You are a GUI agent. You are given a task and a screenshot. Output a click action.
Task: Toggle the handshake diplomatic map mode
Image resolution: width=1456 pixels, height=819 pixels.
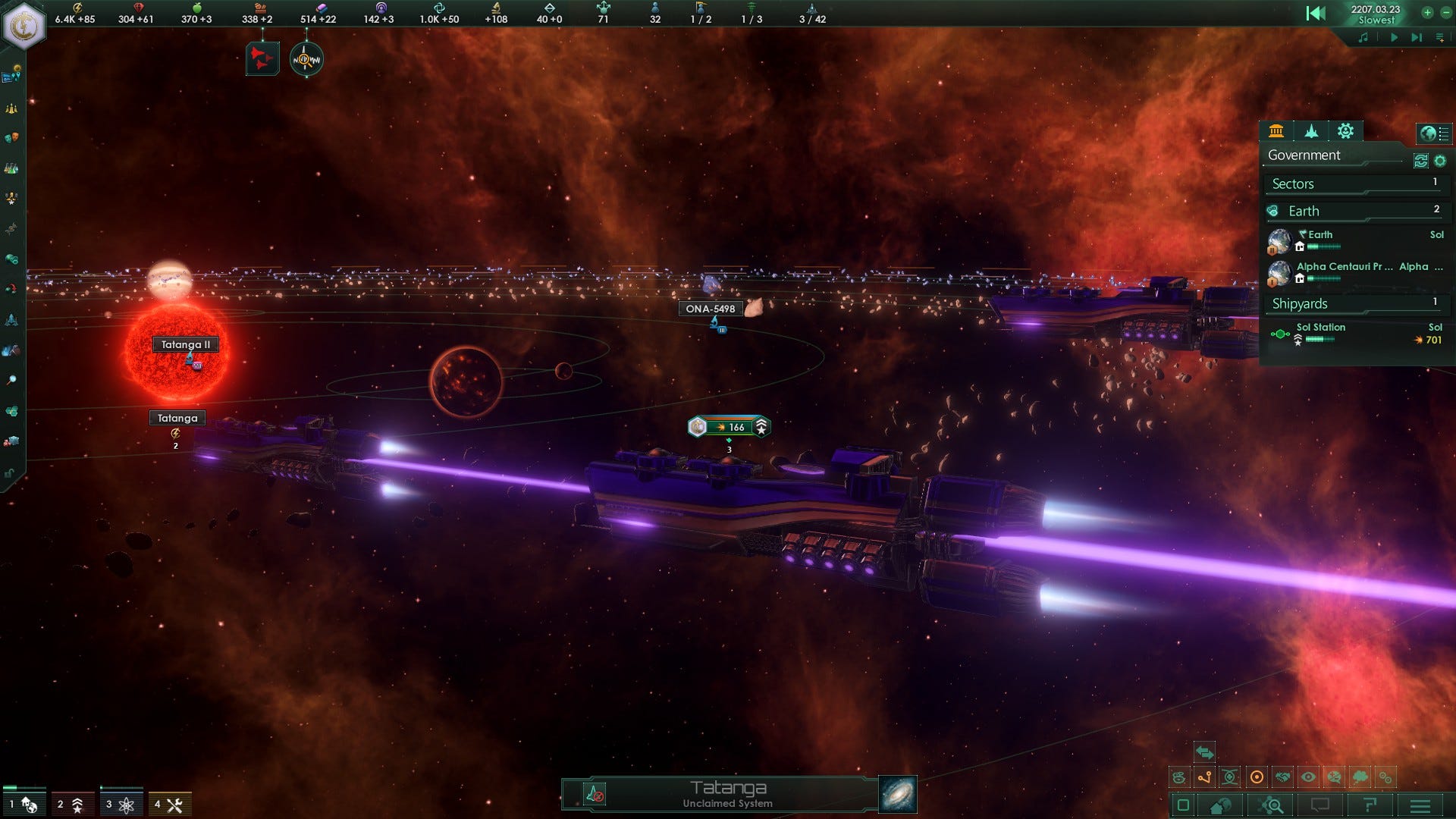pyautogui.click(x=1282, y=777)
